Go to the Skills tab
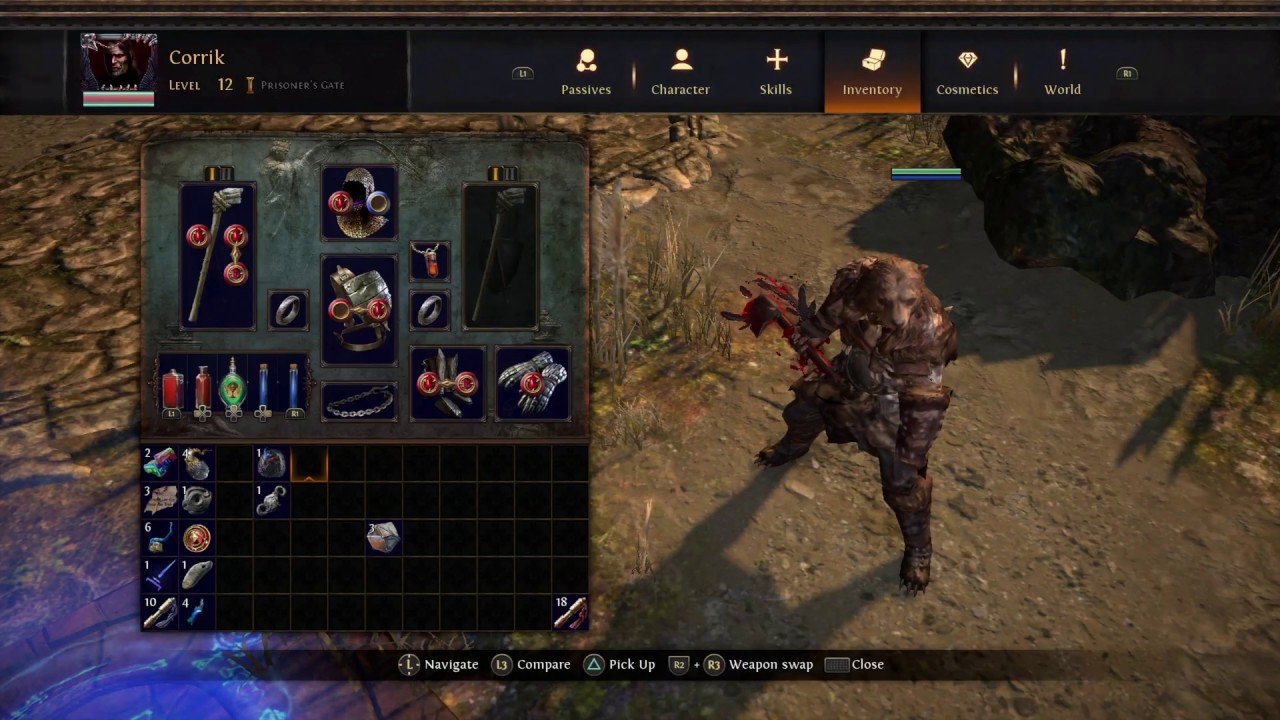 tap(776, 73)
